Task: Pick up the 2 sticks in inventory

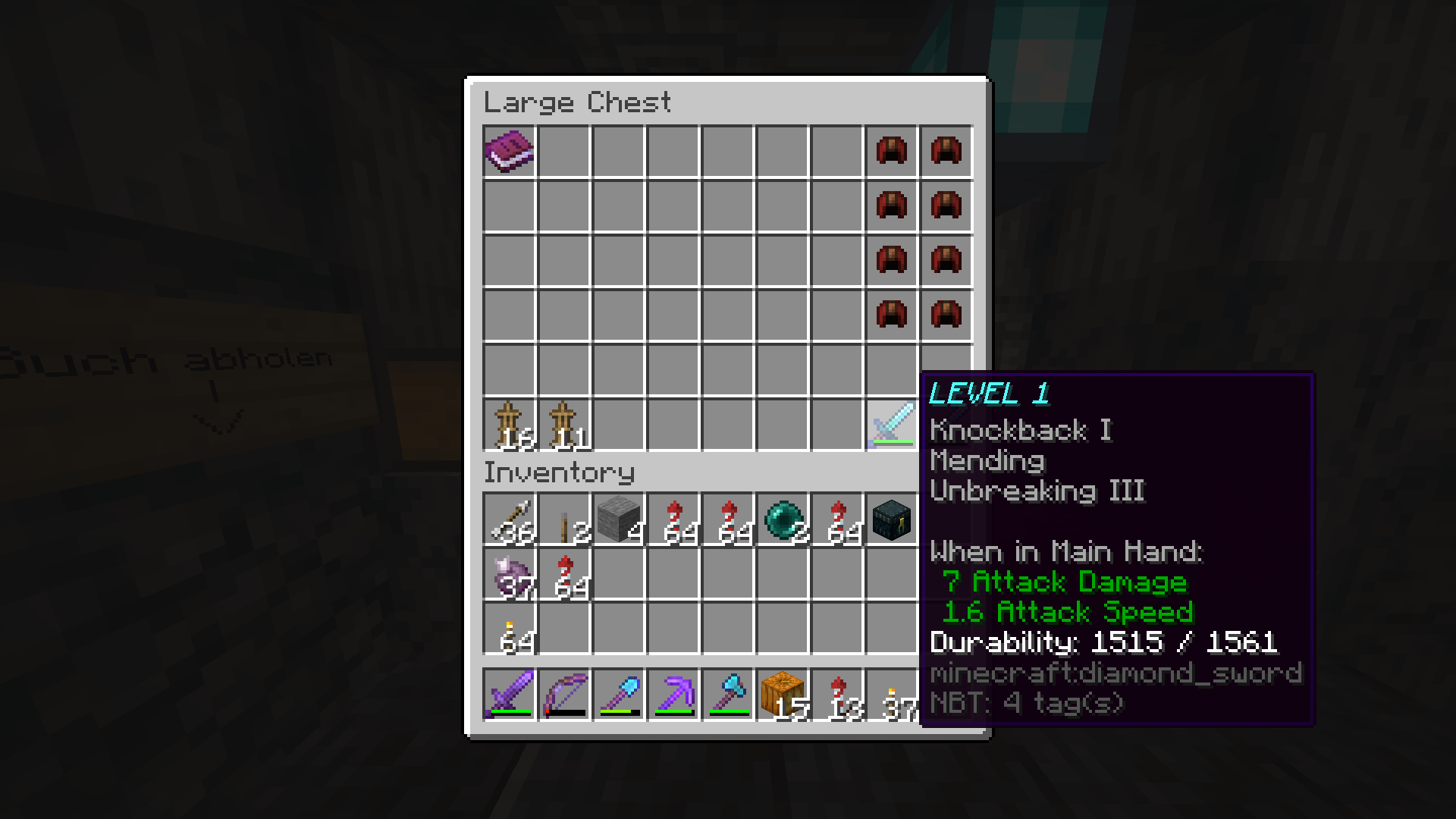Action: click(563, 521)
